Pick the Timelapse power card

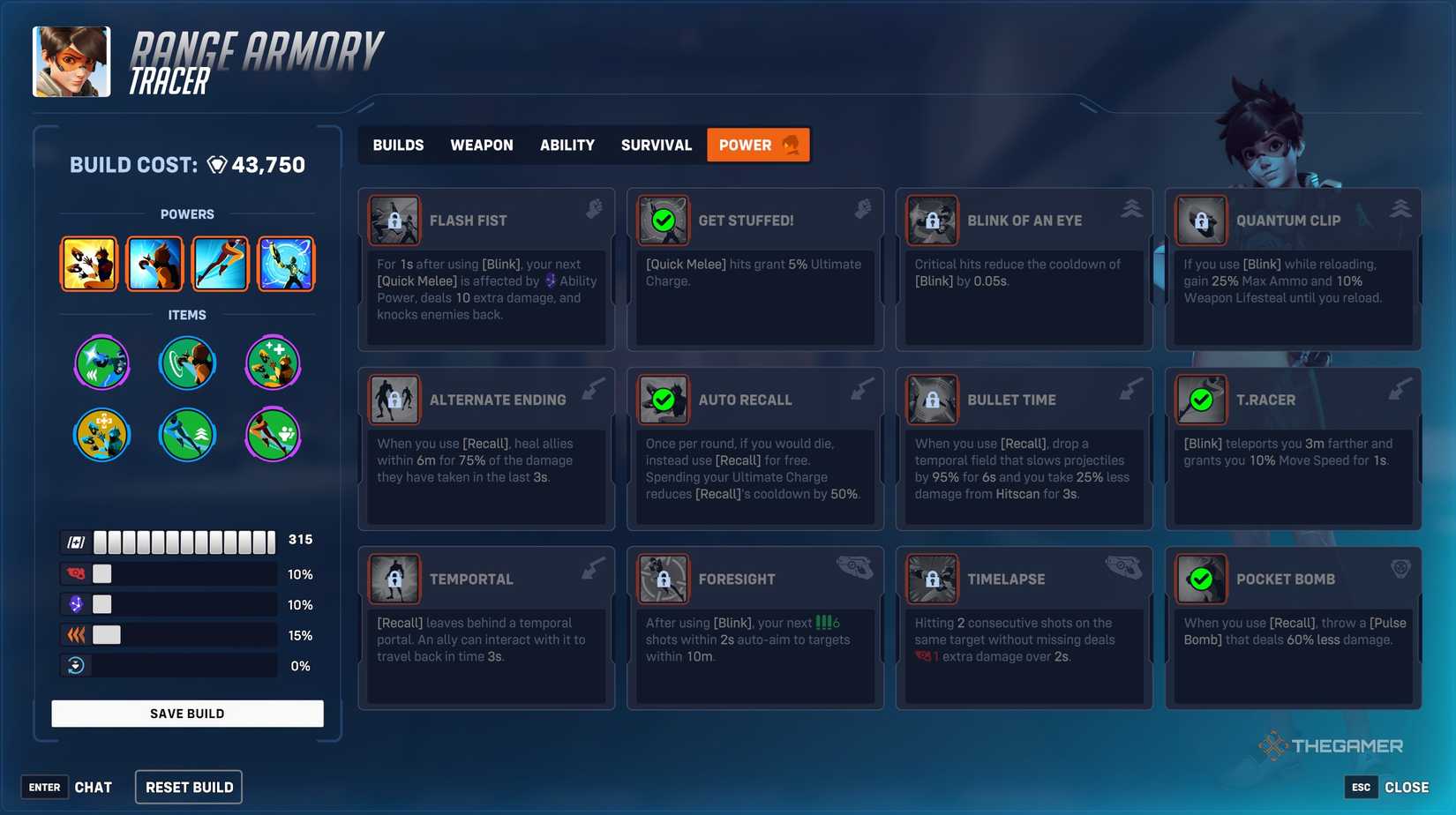click(x=1024, y=627)
